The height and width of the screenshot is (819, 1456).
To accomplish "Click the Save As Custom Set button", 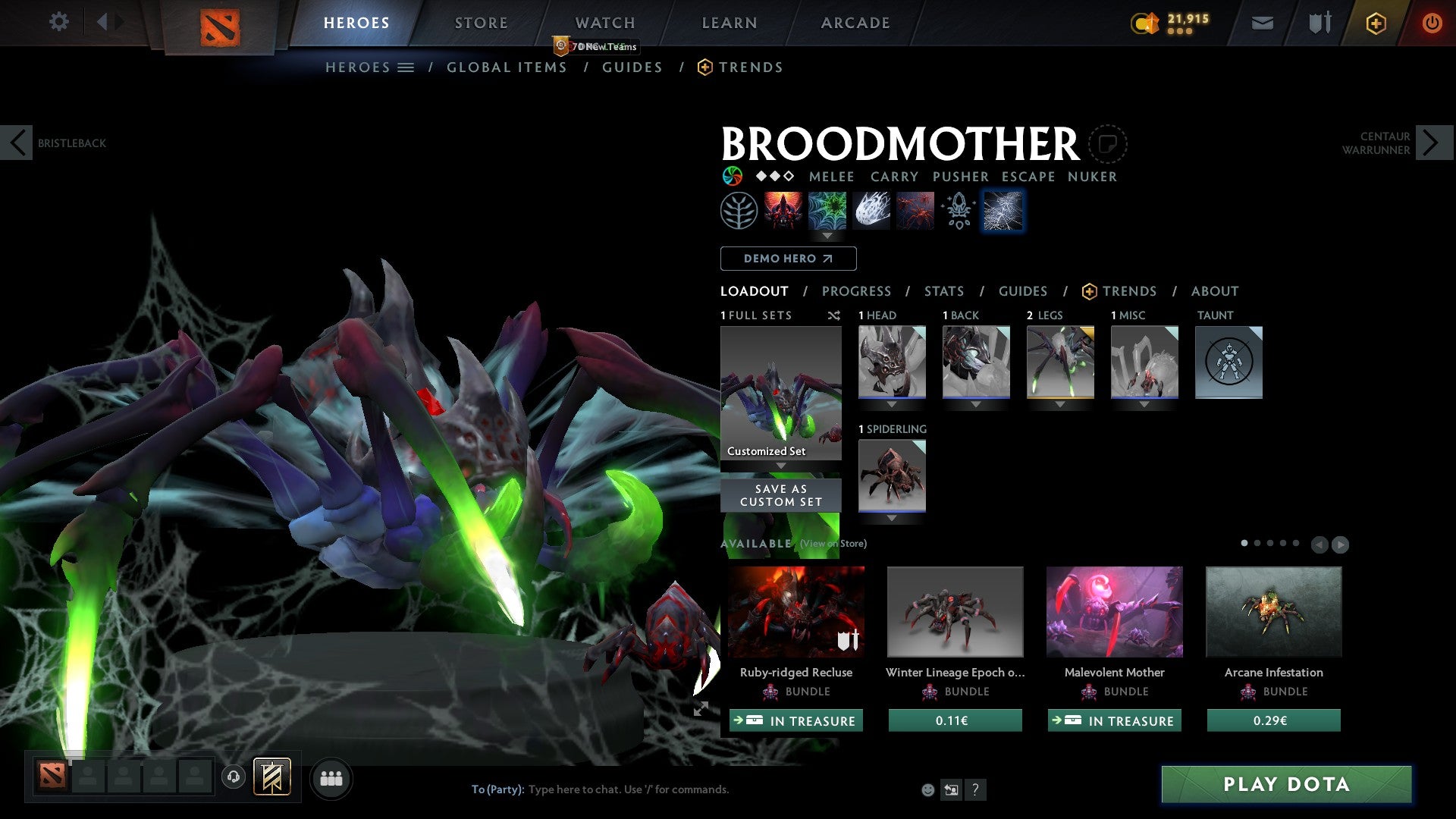I will click(x=780, y=494).
